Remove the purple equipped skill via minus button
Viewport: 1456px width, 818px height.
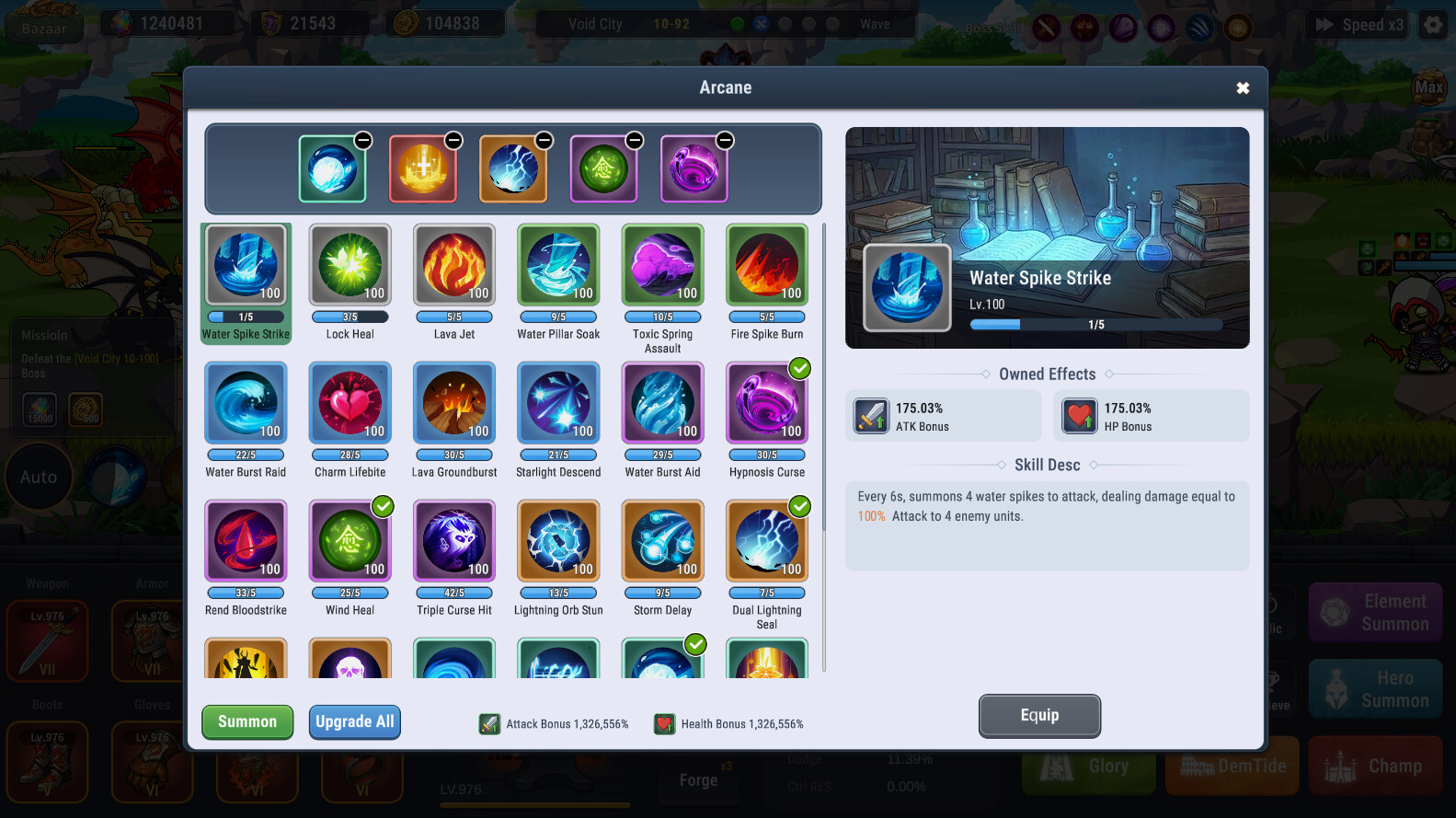coord(725,140)
